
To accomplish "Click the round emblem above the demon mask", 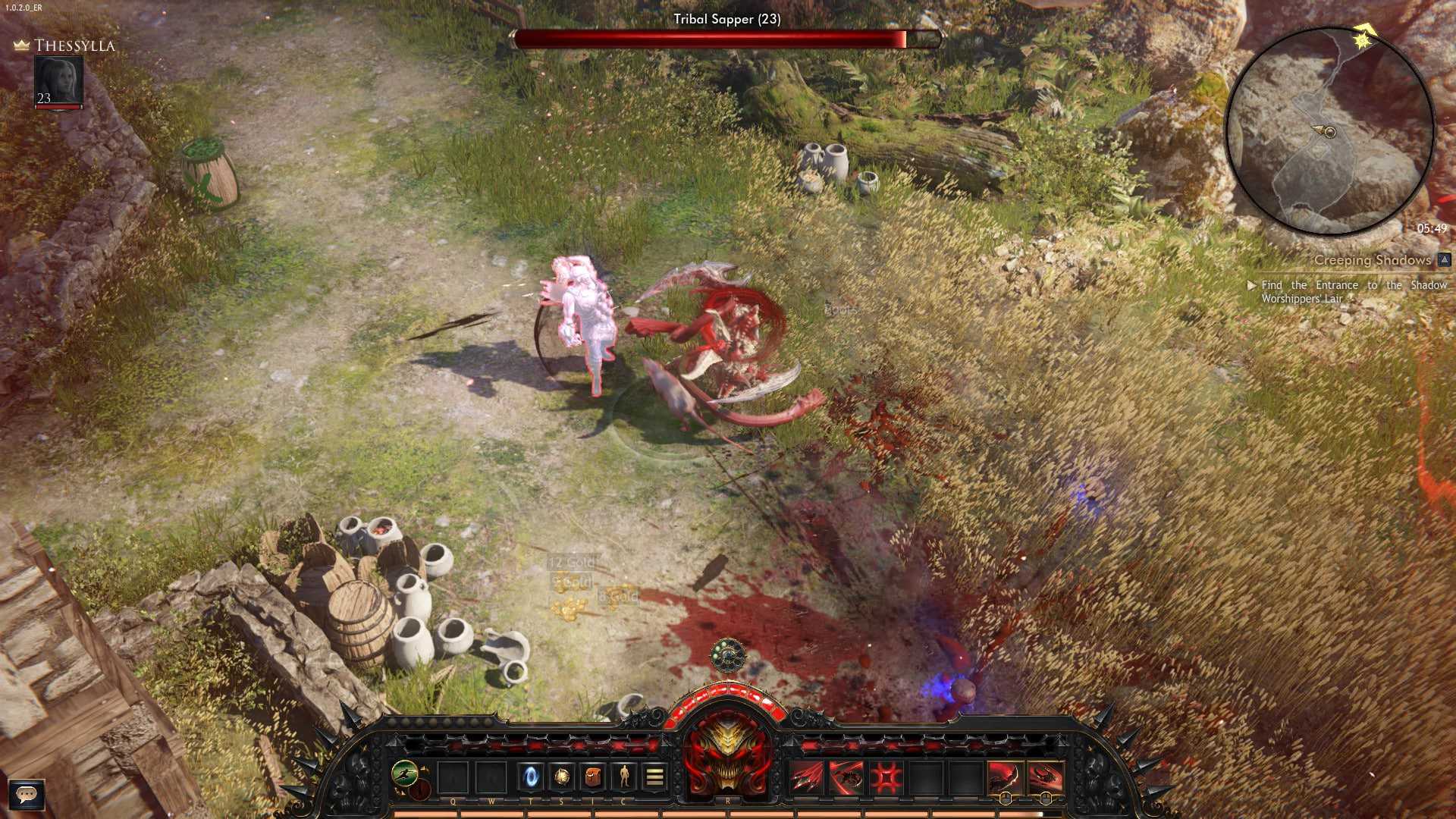I will tap(728, 655).
